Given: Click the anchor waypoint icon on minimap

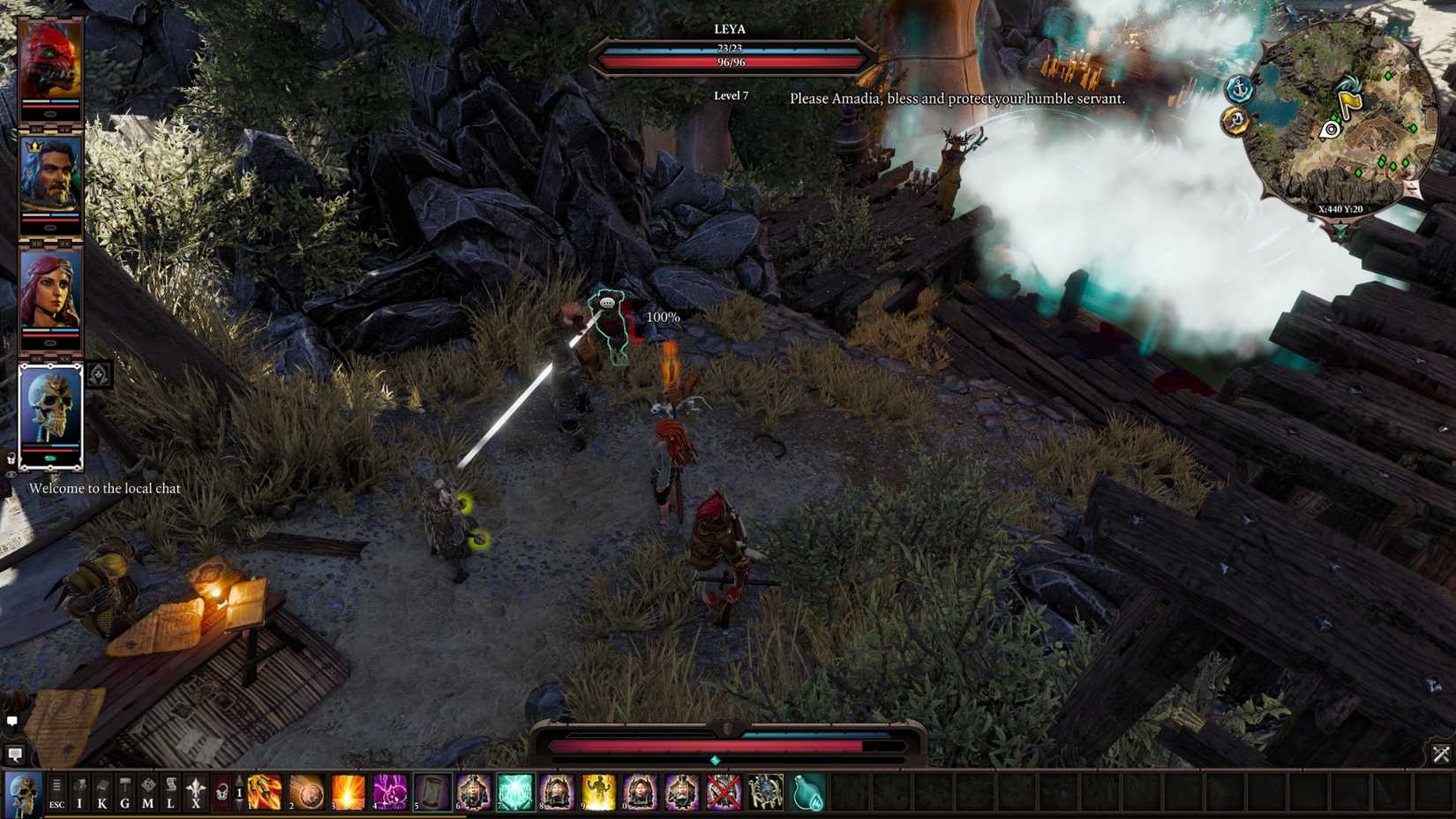Looking at the screenshot, I should (x=1238, y=90).
